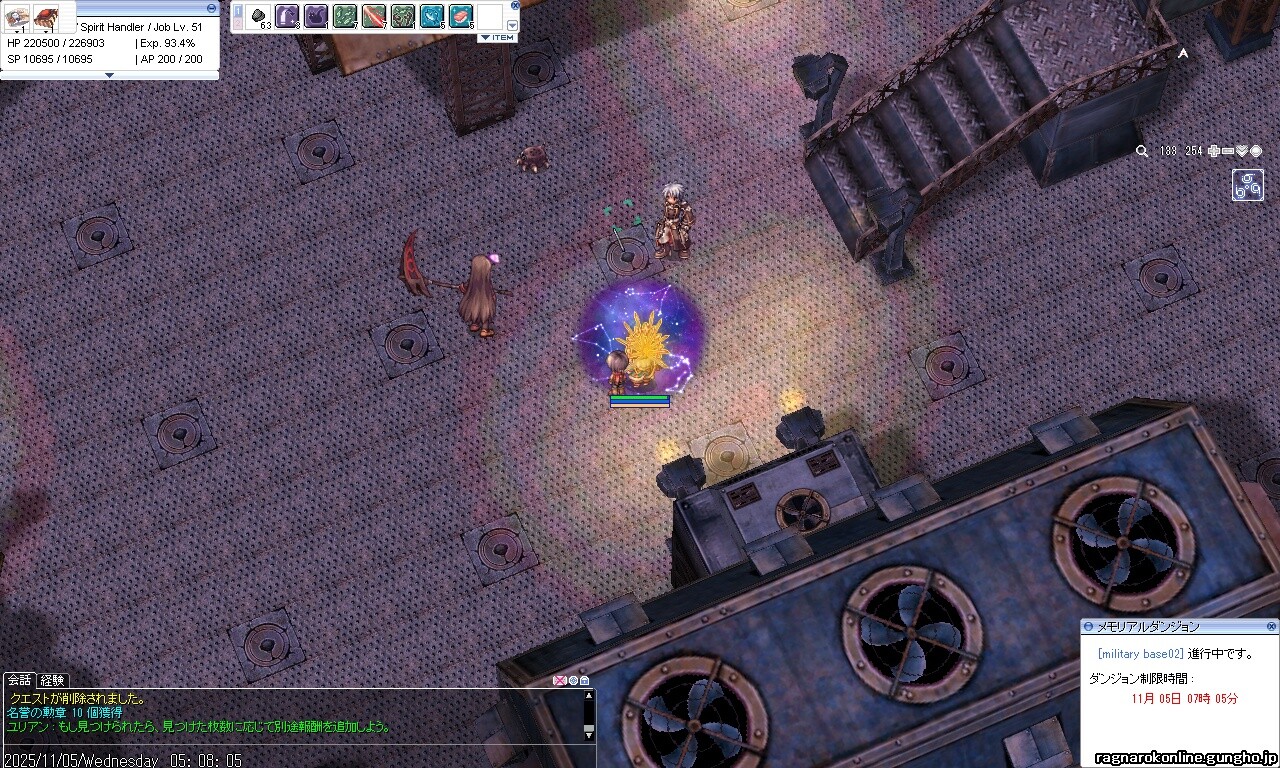Zoom in the minimap with plus
The height and width of the screenshot is (768, 1280).
point(1214,151)
